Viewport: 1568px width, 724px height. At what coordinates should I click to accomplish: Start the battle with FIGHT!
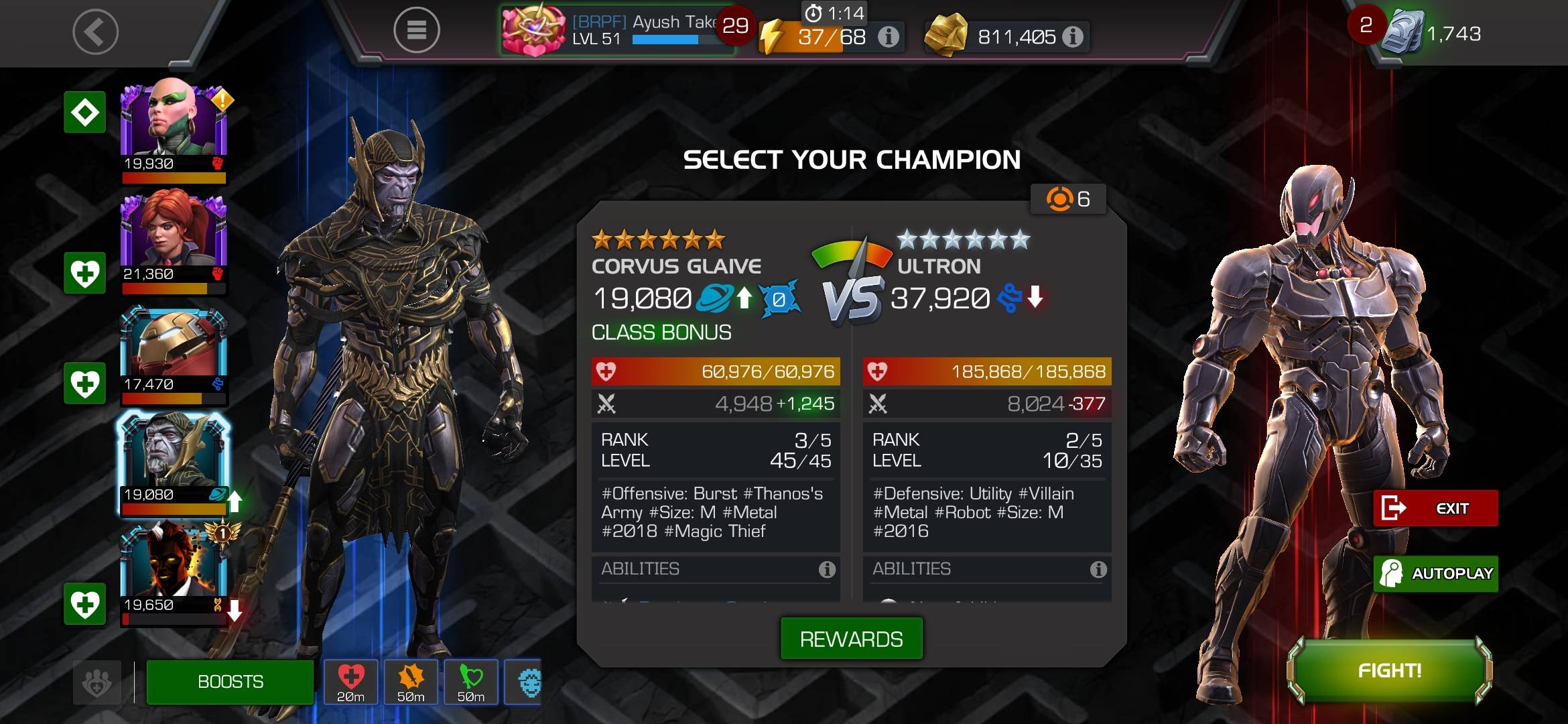(1390, 670)
